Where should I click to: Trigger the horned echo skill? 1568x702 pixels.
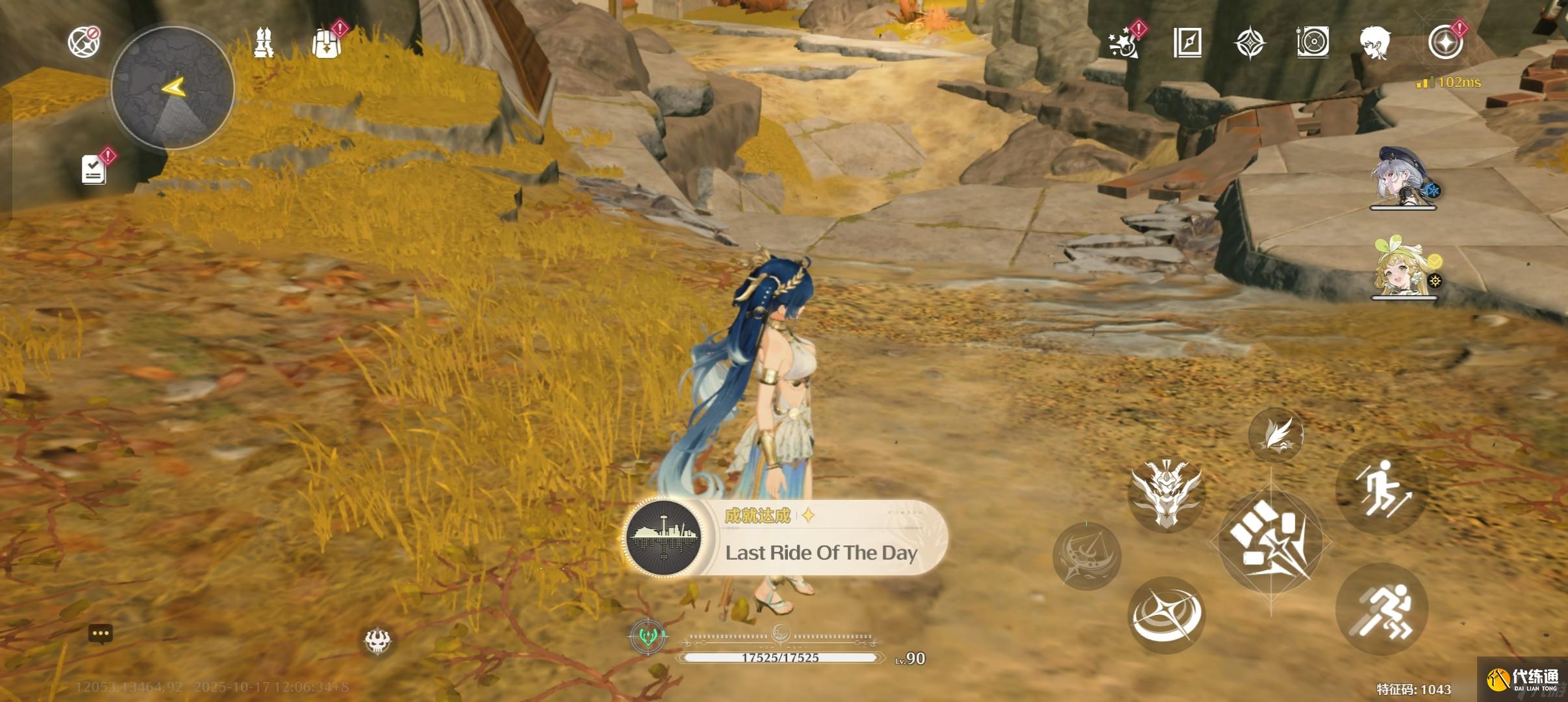(1167, 494)
